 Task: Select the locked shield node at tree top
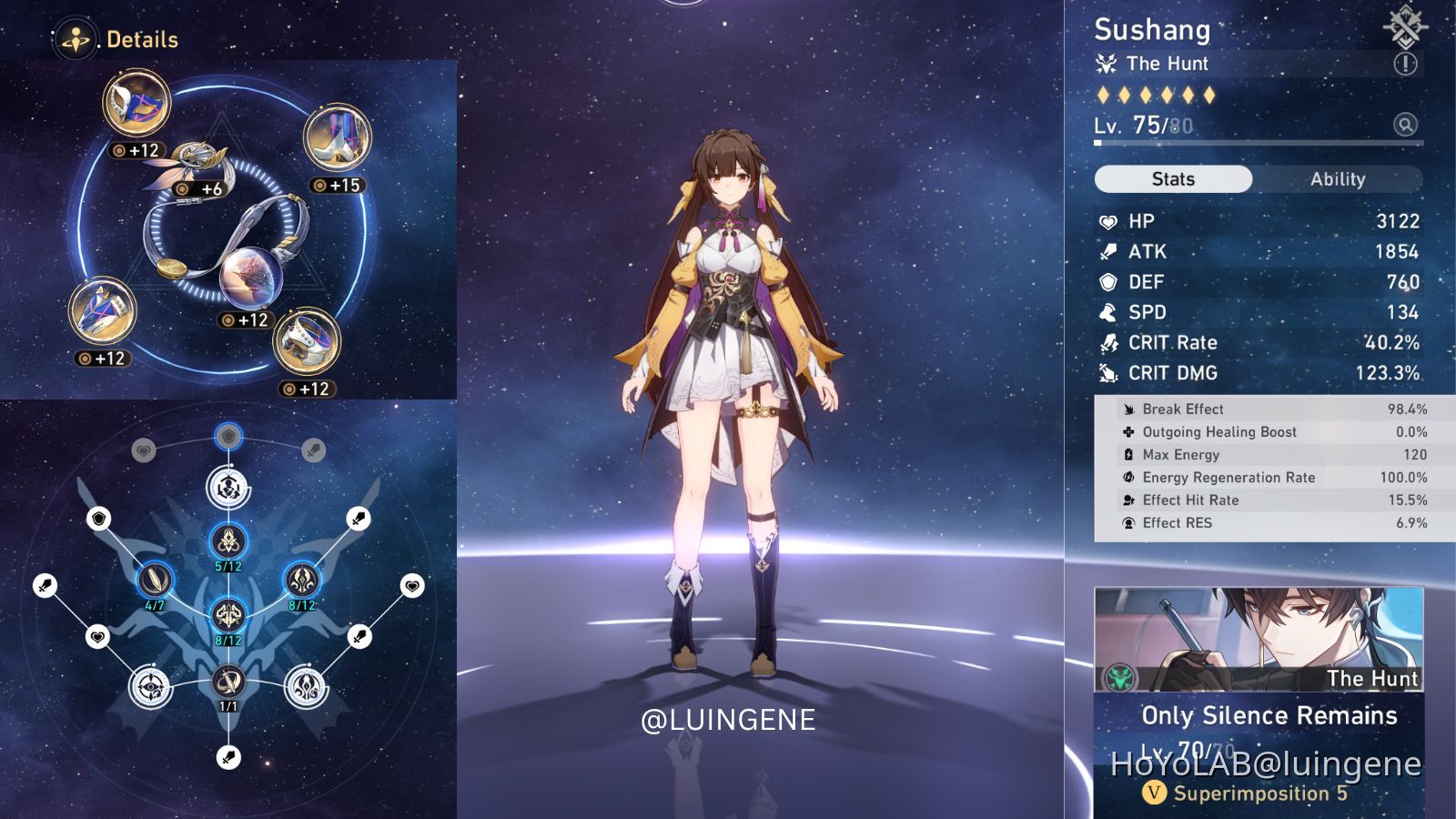pyautogui.click(x=228, y=437)
